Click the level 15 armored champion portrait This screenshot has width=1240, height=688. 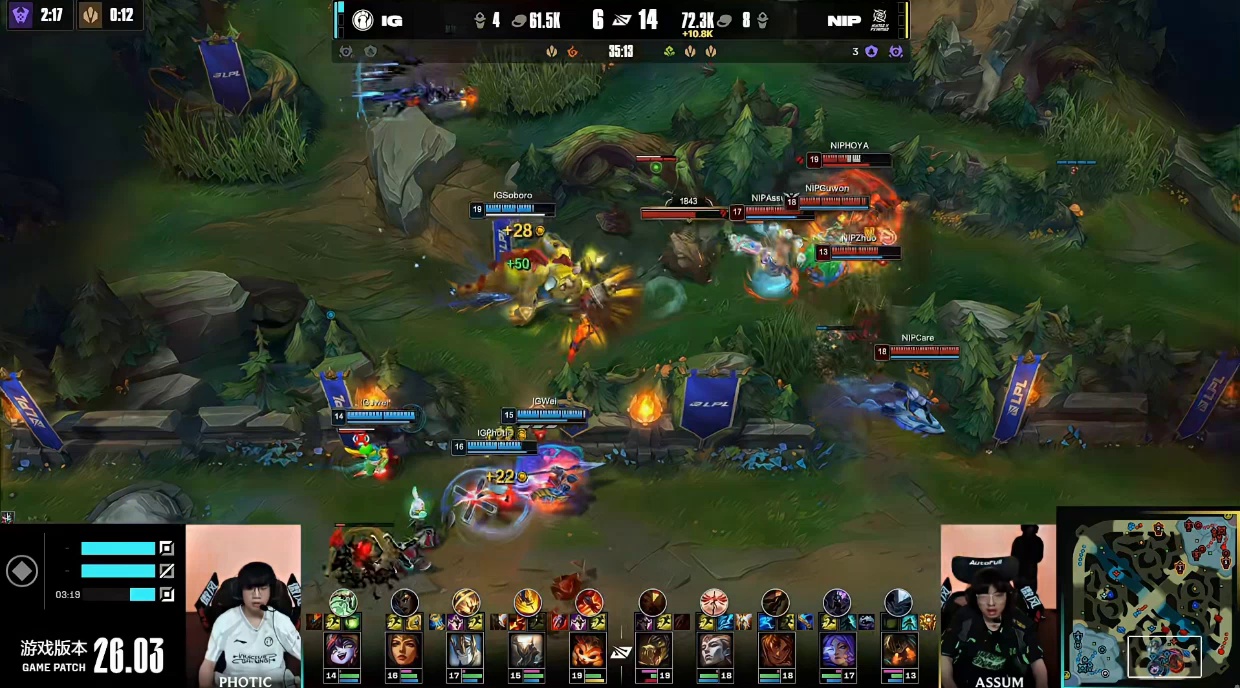527,651
